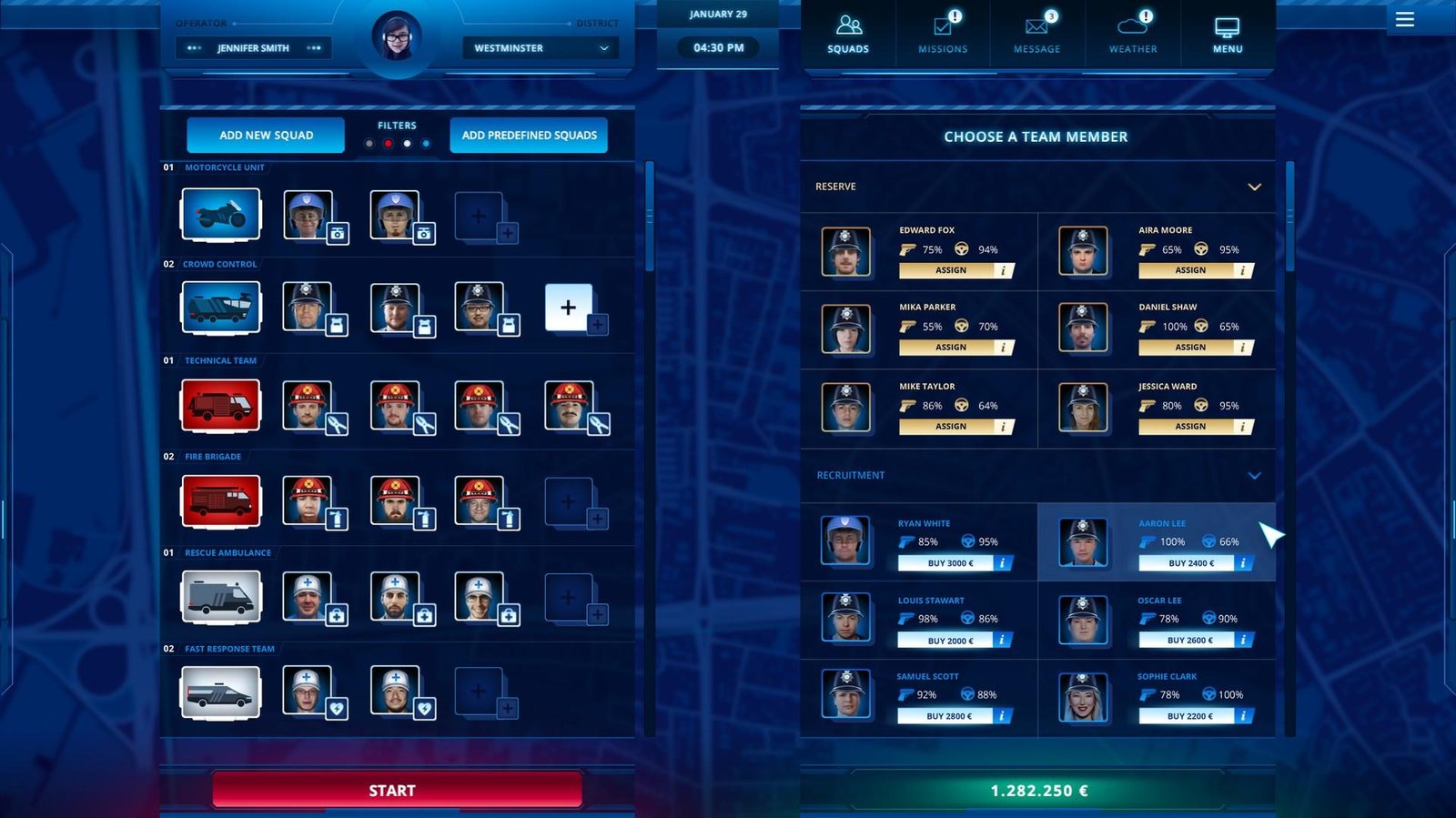
Task: Select the motorcycle vehicle thumbnail
Action: tap(219, 214)
